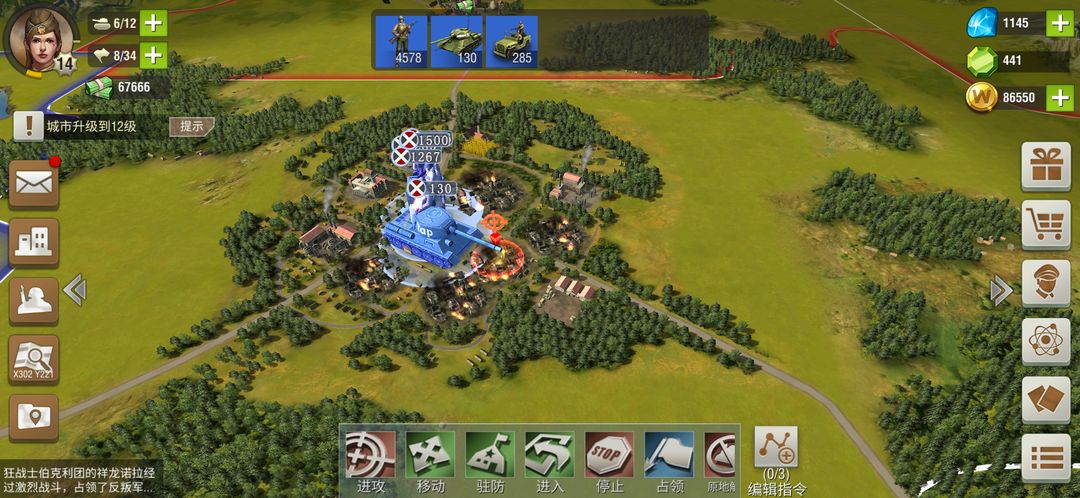Viewport: 1080px width, 498px height.
Task: Collapse the left side panel arrow
Action: 75,290
